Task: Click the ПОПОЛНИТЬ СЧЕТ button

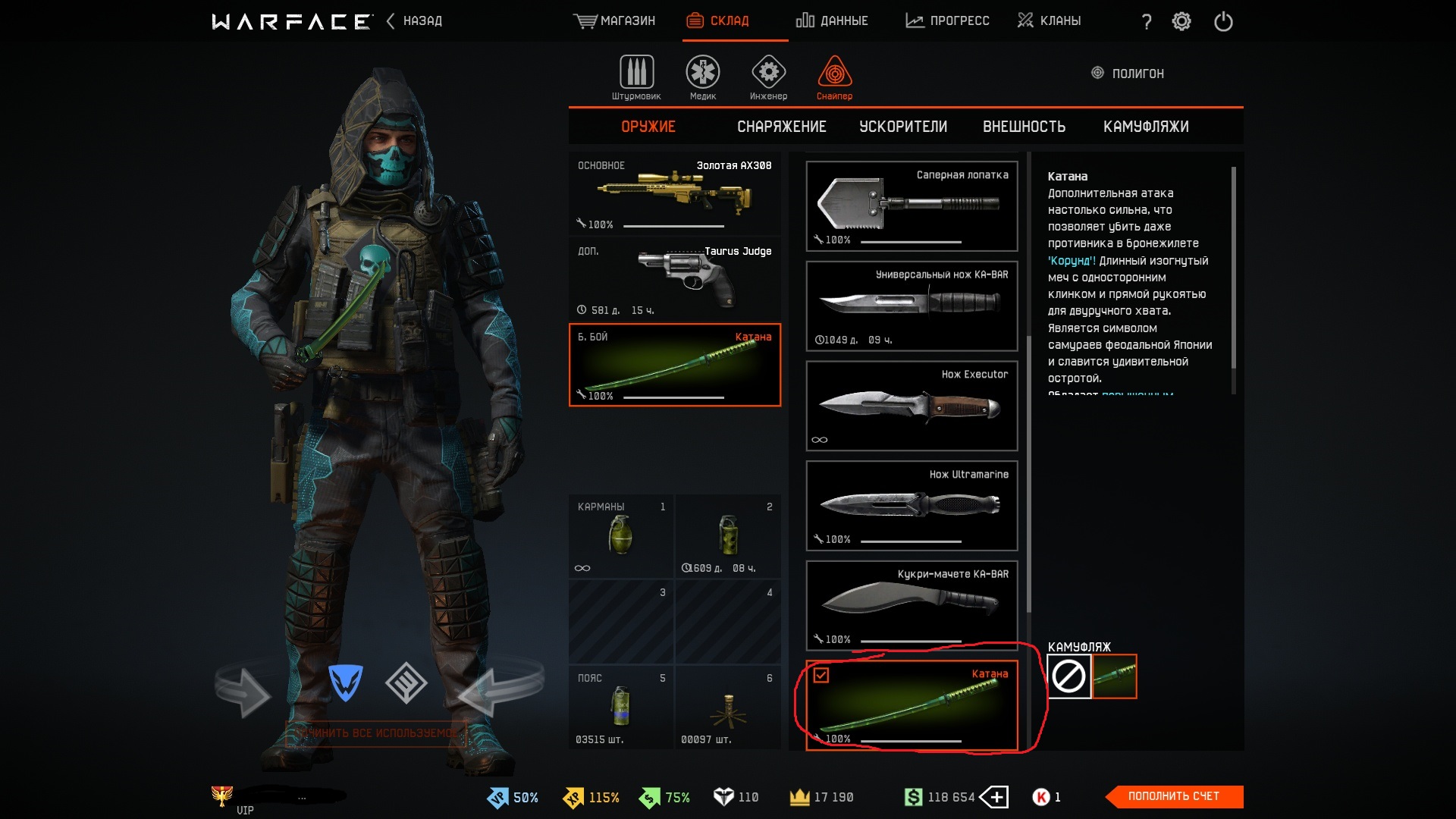Action: (x=1173, y=796)
